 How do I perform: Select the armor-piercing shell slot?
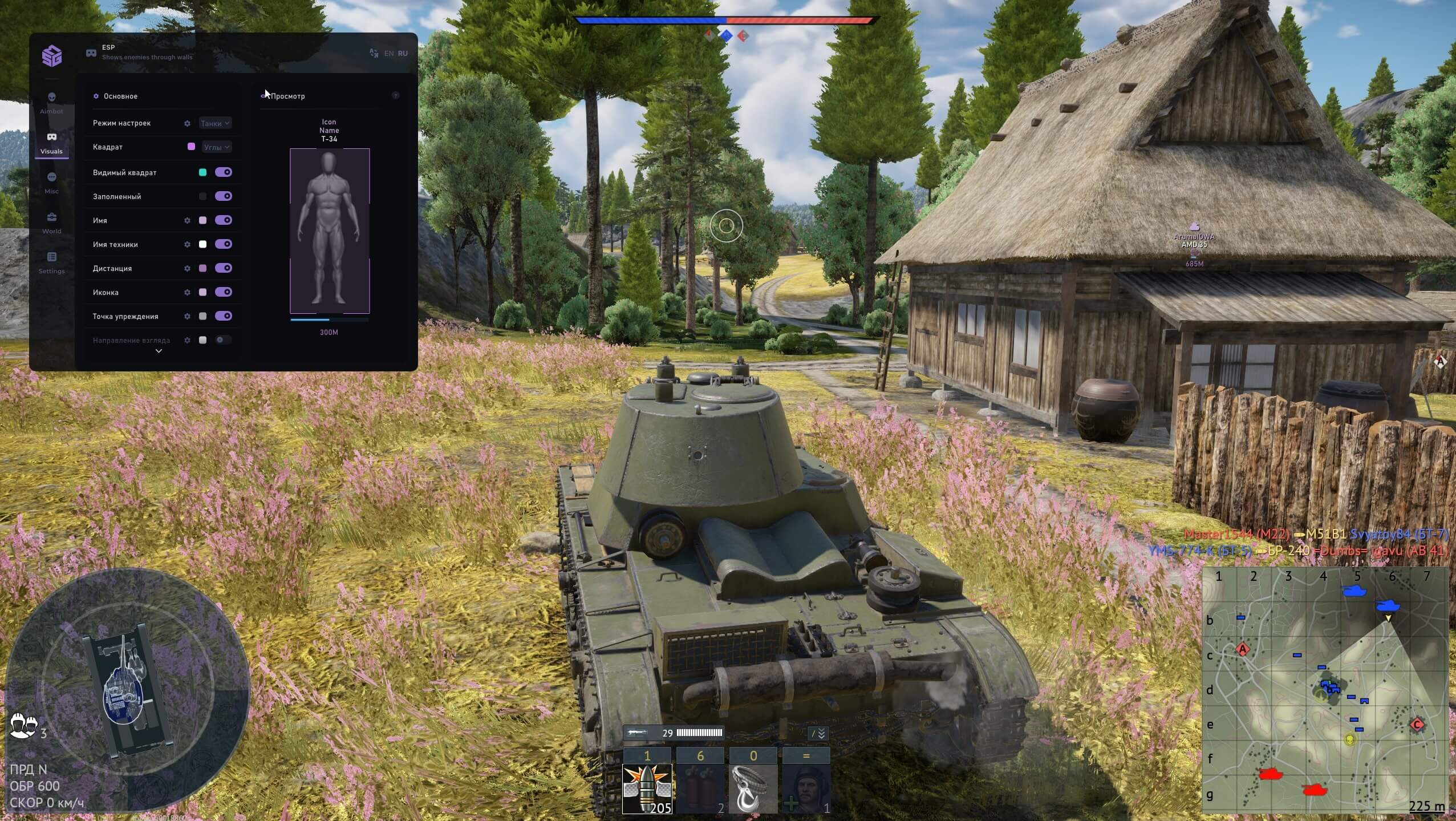[x=647, y=788]
